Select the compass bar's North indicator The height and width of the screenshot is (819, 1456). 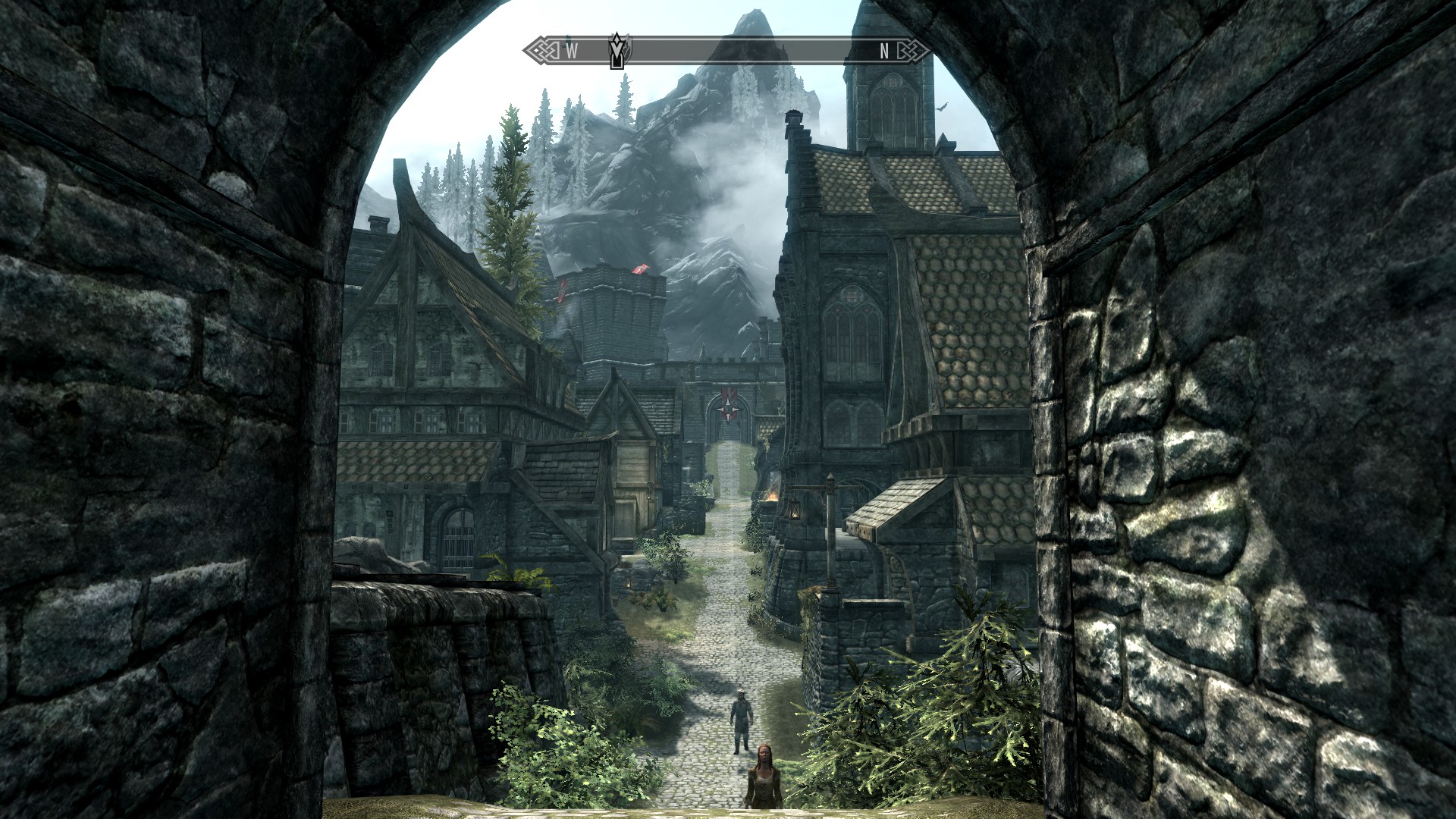click(883, 51)
